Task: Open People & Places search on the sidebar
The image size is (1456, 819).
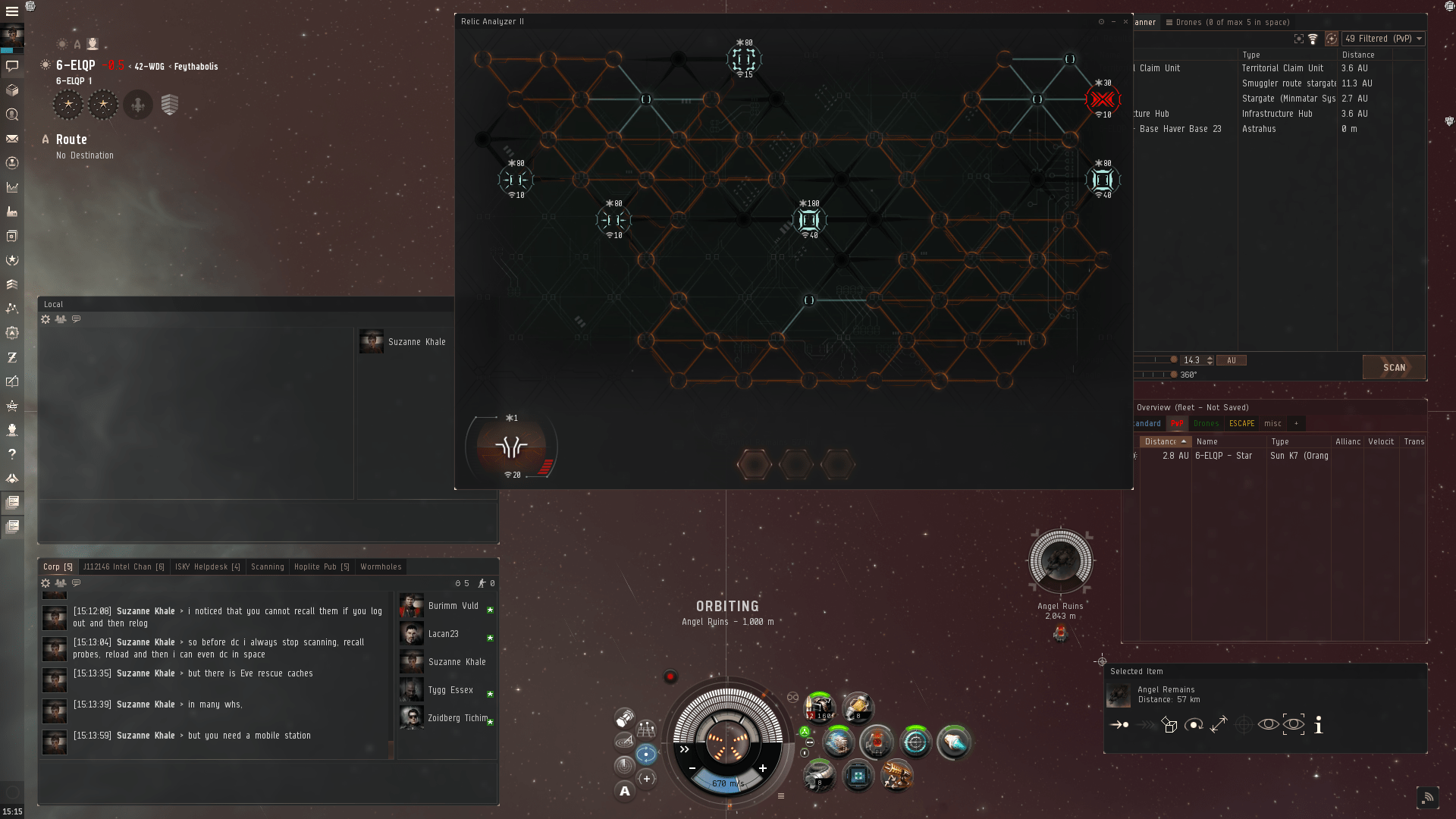Action: 12,115
